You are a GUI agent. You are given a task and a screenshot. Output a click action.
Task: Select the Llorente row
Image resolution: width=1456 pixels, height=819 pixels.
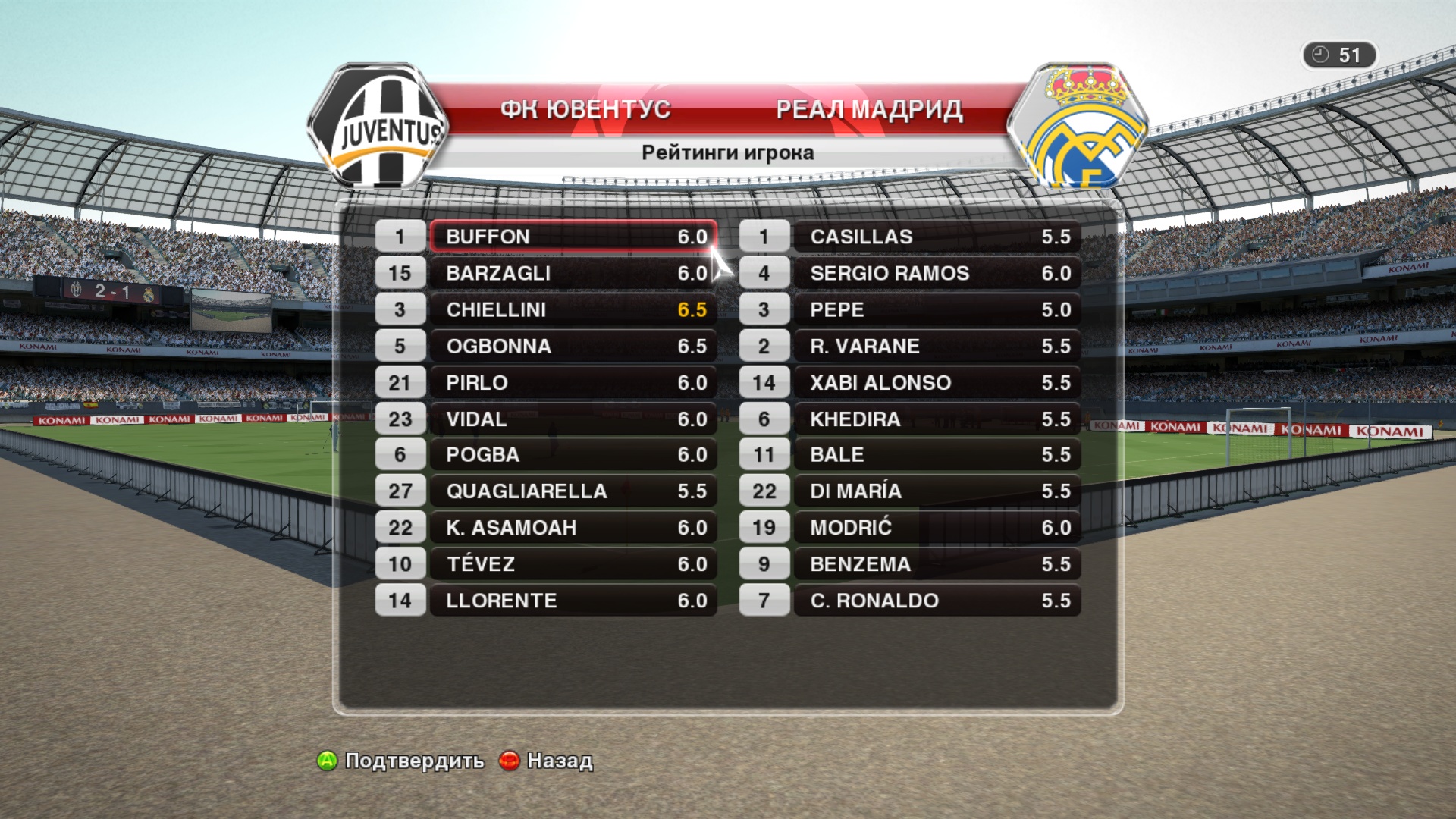573,601
